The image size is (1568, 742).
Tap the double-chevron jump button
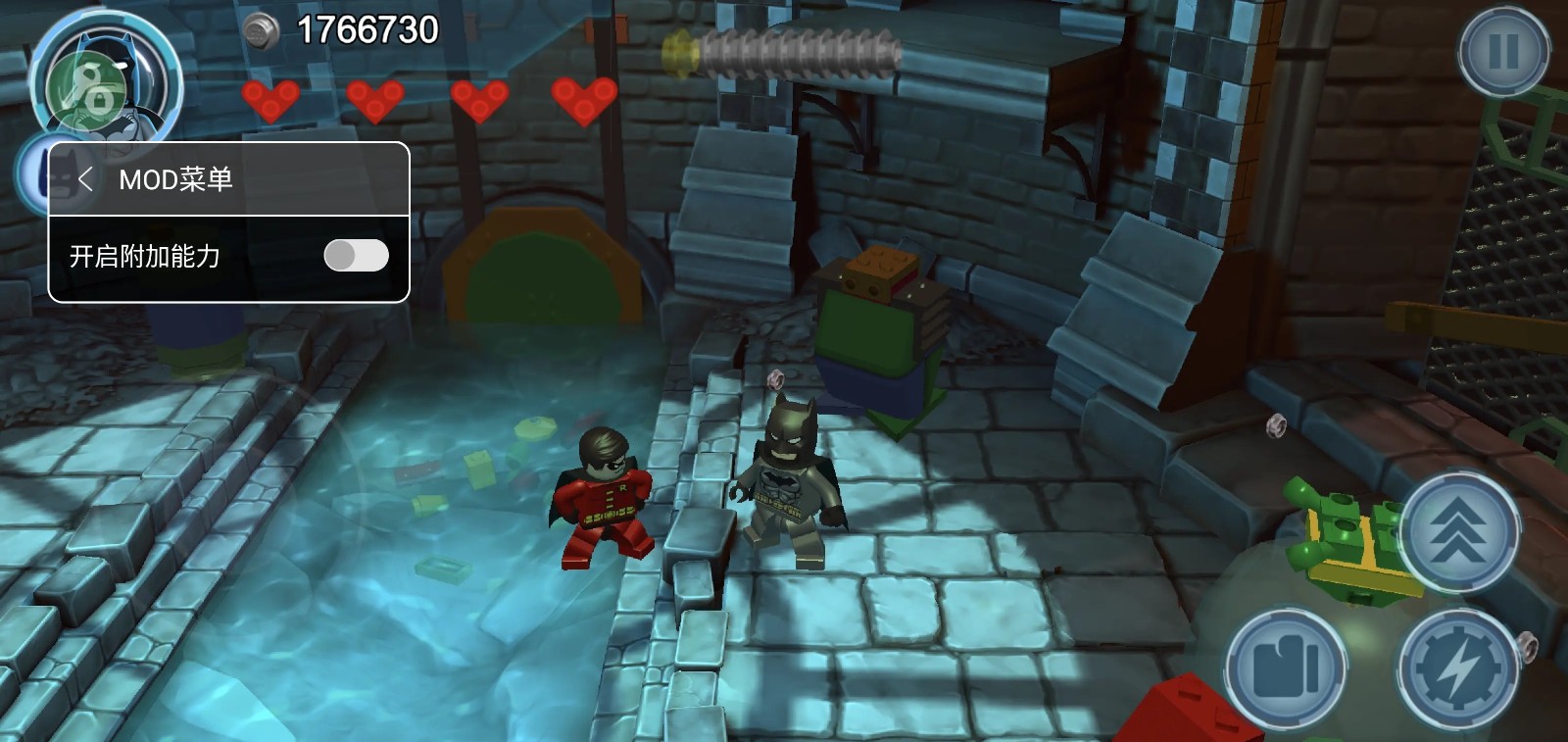click(1458, 530)
